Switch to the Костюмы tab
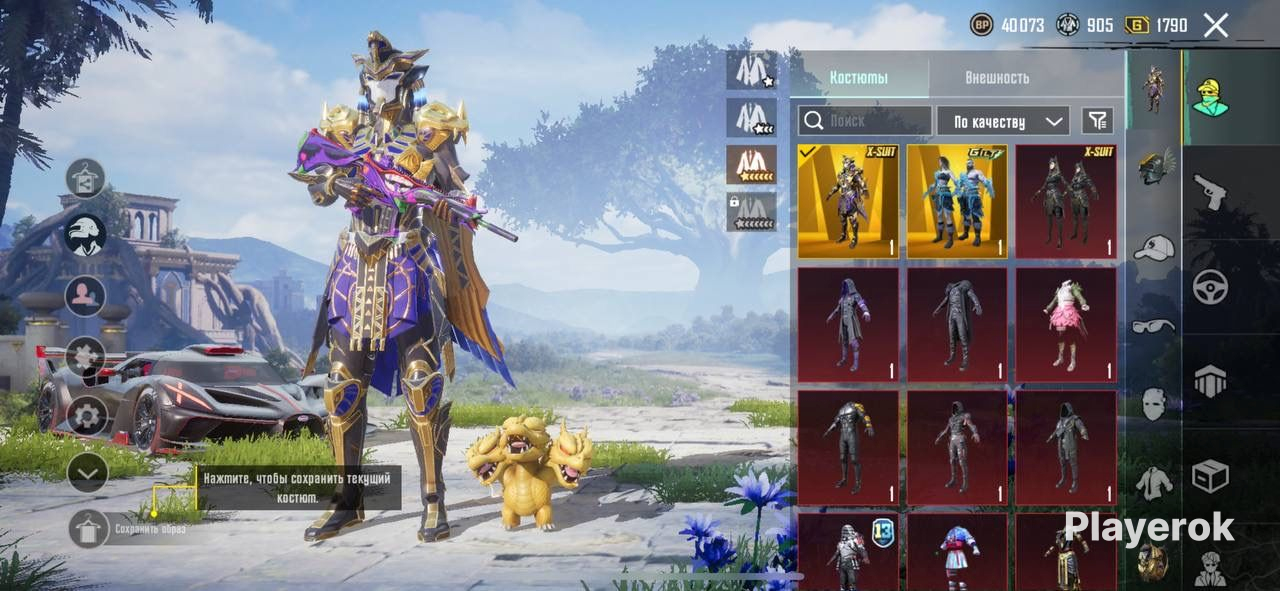The width and height of the screenshot is (1280, 591). [859, 78]
